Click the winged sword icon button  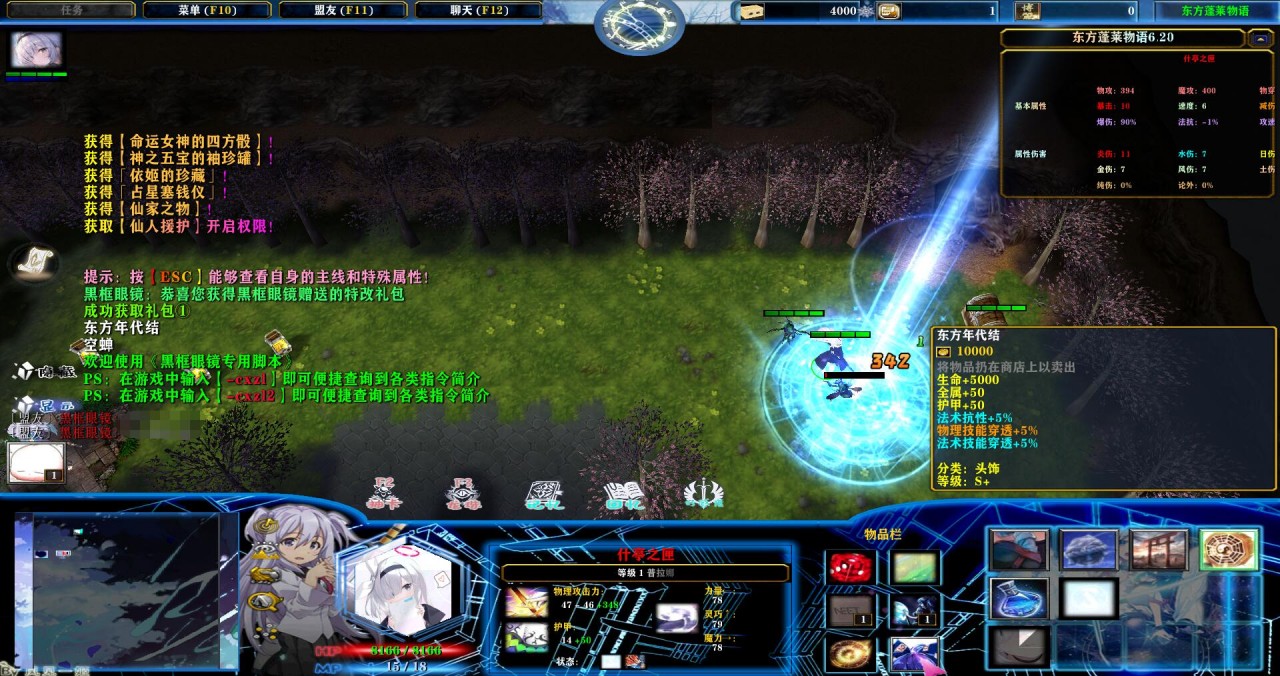pos(703,494)
